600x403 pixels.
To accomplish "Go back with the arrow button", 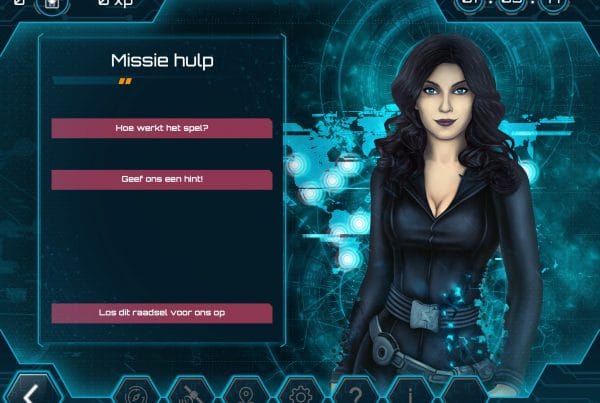I will pos(31,393).
